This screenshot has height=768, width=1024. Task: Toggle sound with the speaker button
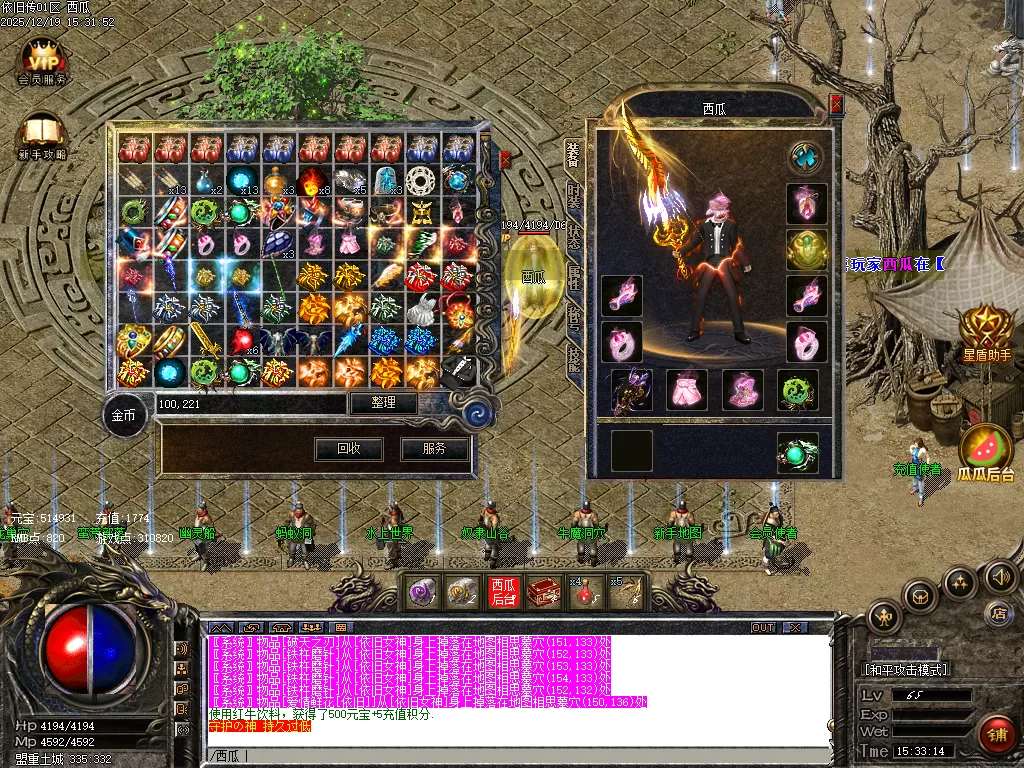[x=1000, y=576]
